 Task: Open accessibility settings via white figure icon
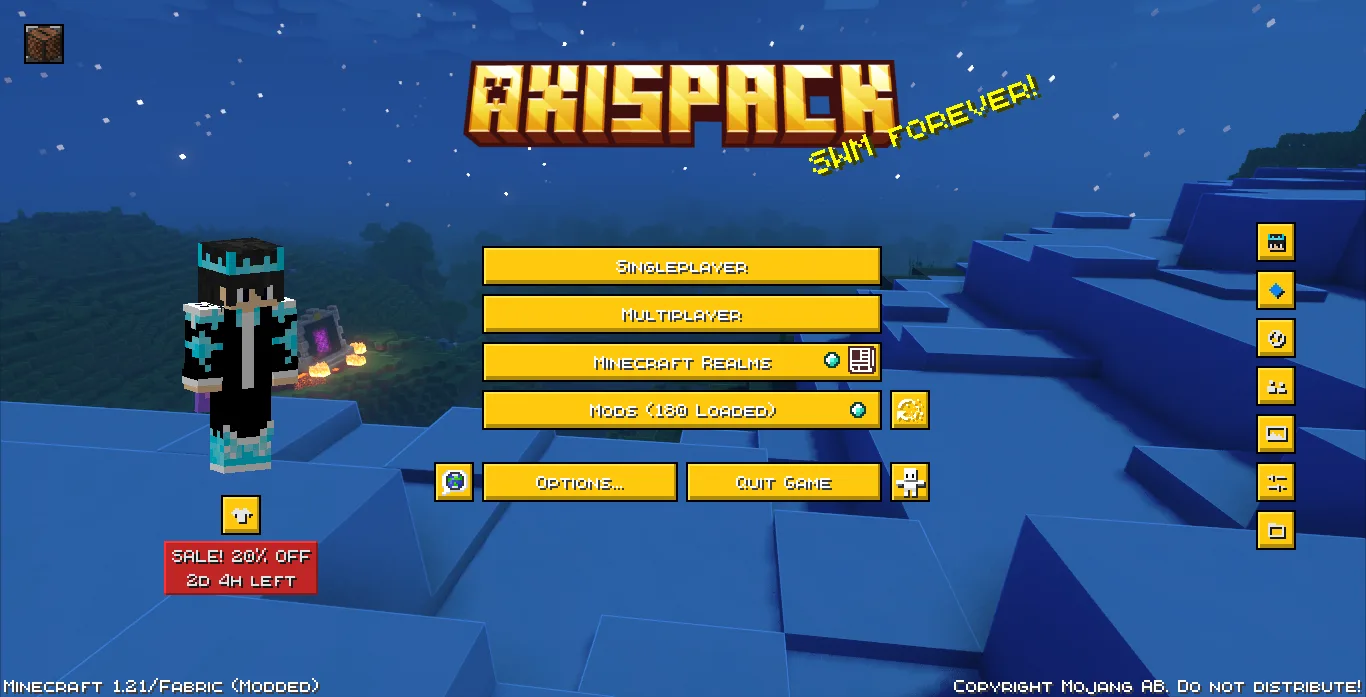pos(910,482)
